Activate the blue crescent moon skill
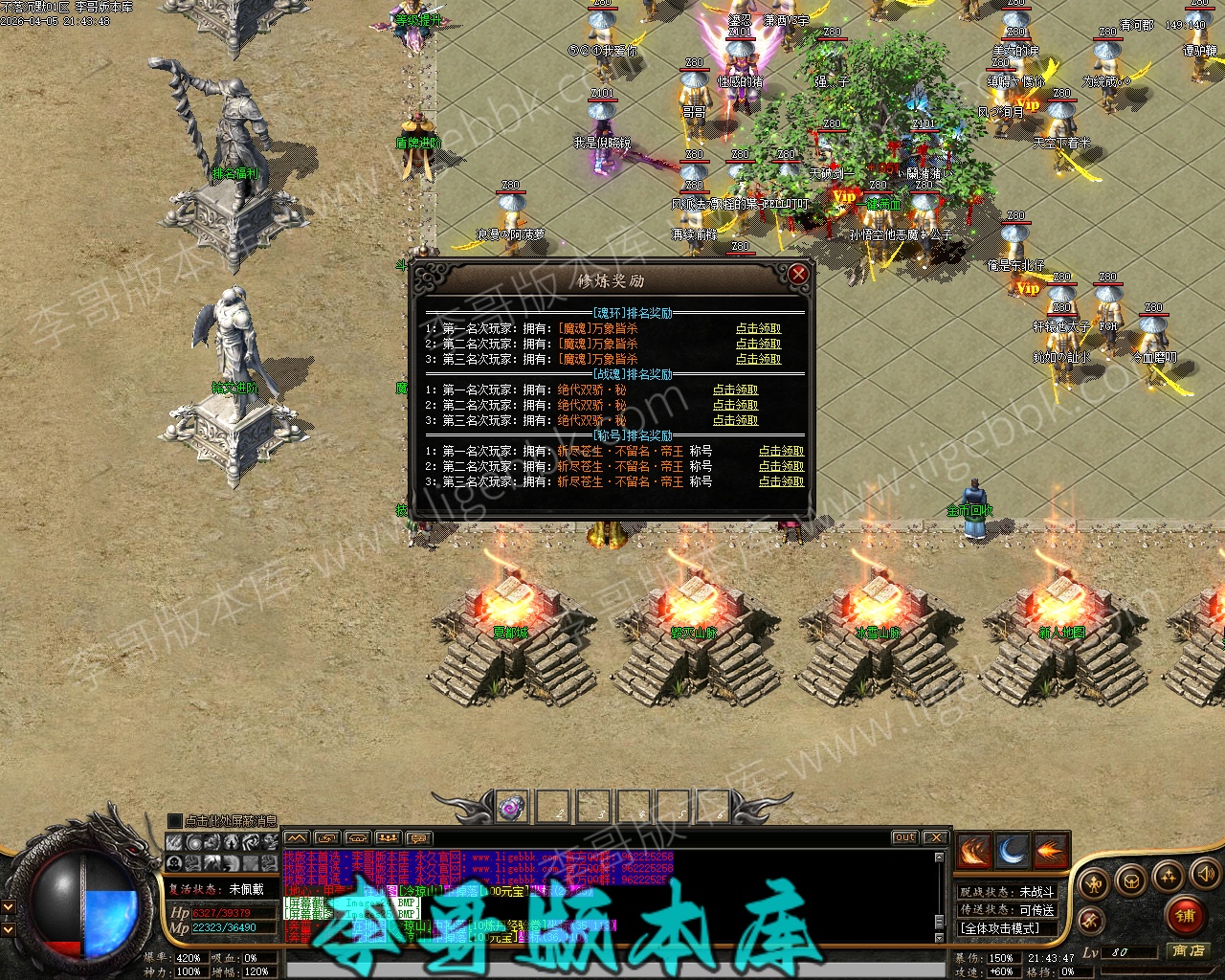 pyautogui.click(x=1012, y=851)
